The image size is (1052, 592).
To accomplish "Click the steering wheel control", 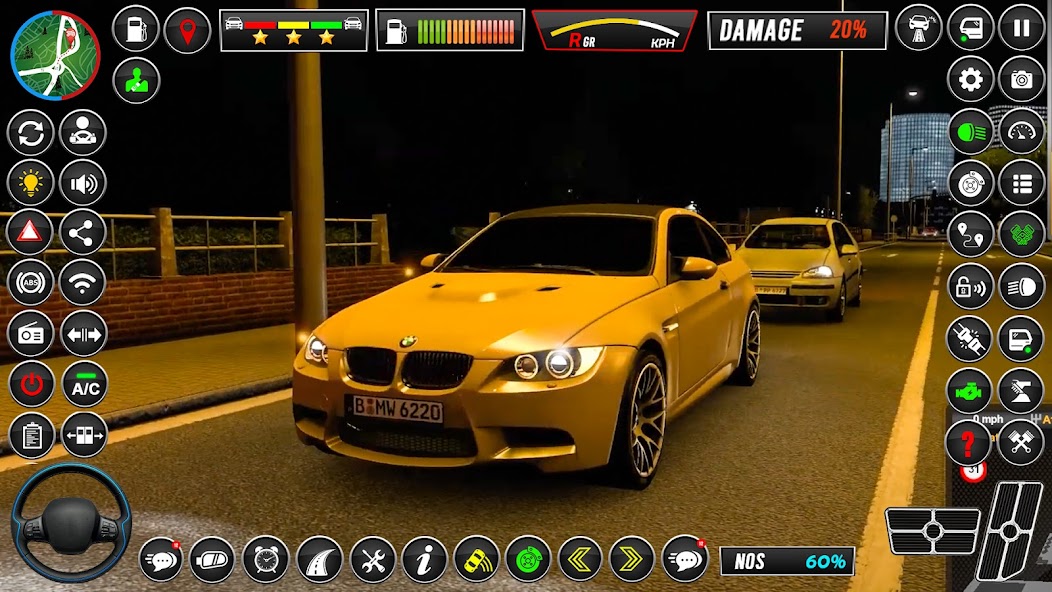I will tap(70, 522).
